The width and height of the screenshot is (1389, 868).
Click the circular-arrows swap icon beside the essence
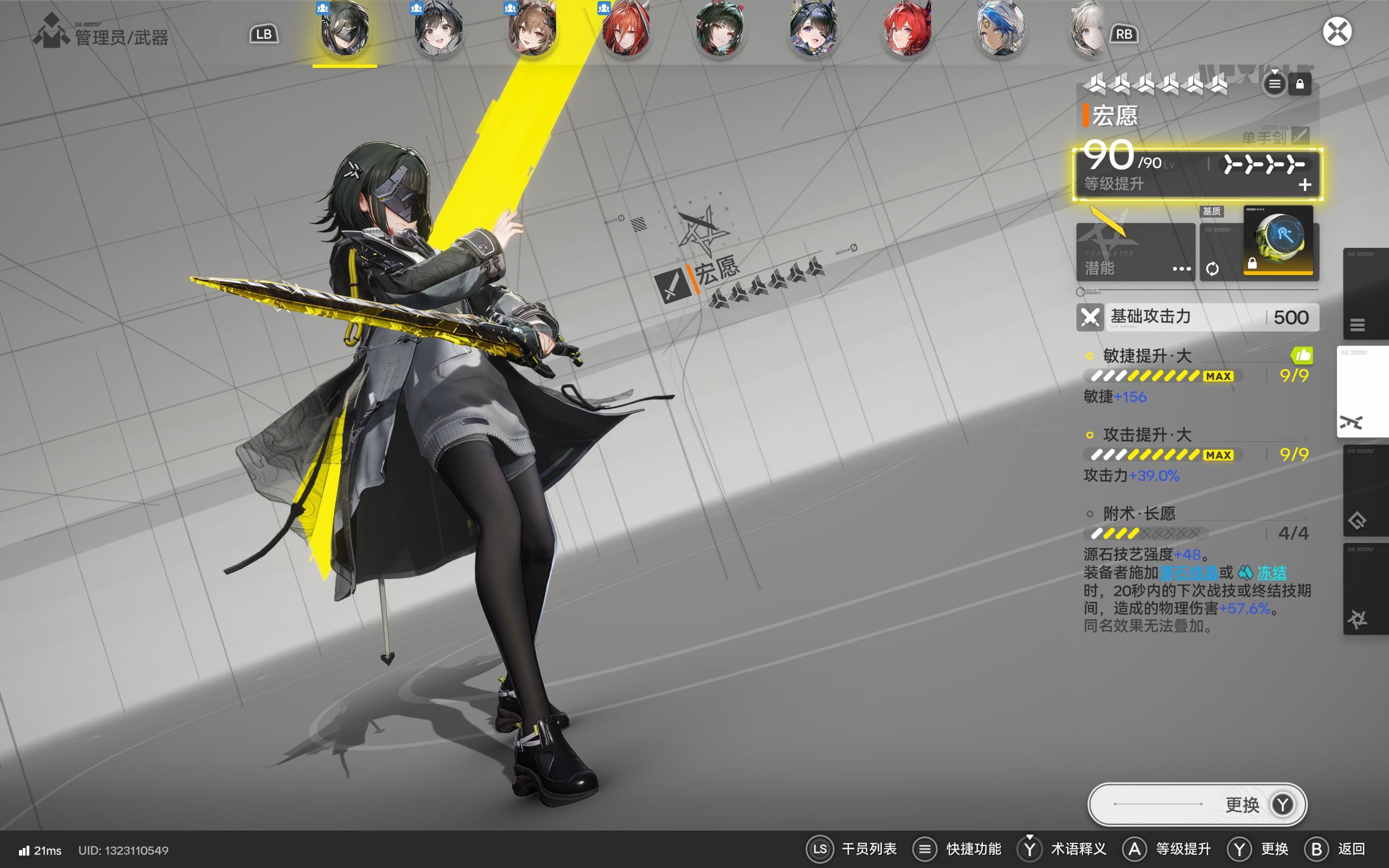pos(1212,269)
